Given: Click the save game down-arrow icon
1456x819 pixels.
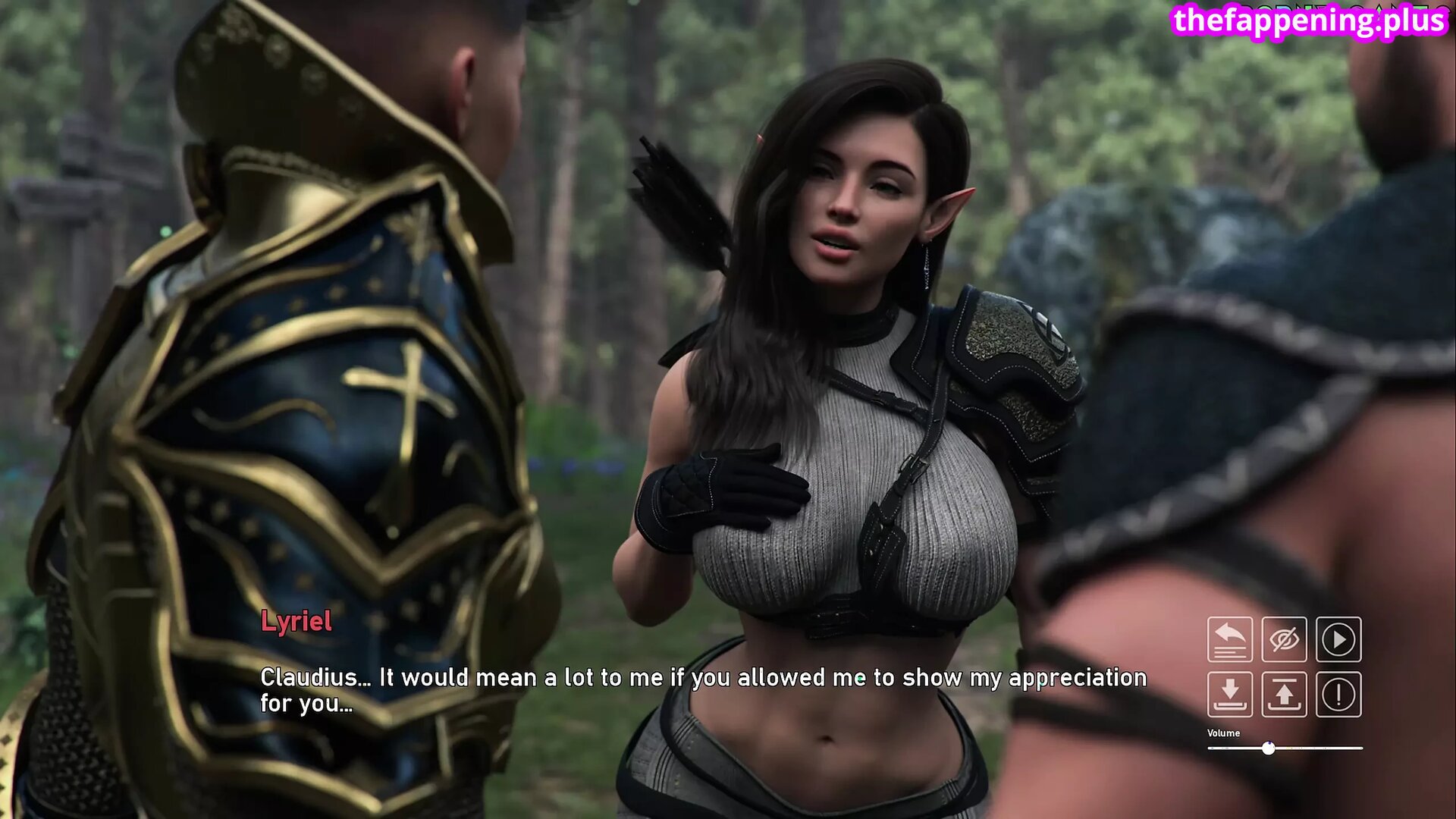Looking at the screenshot, I should point(1229,694).
